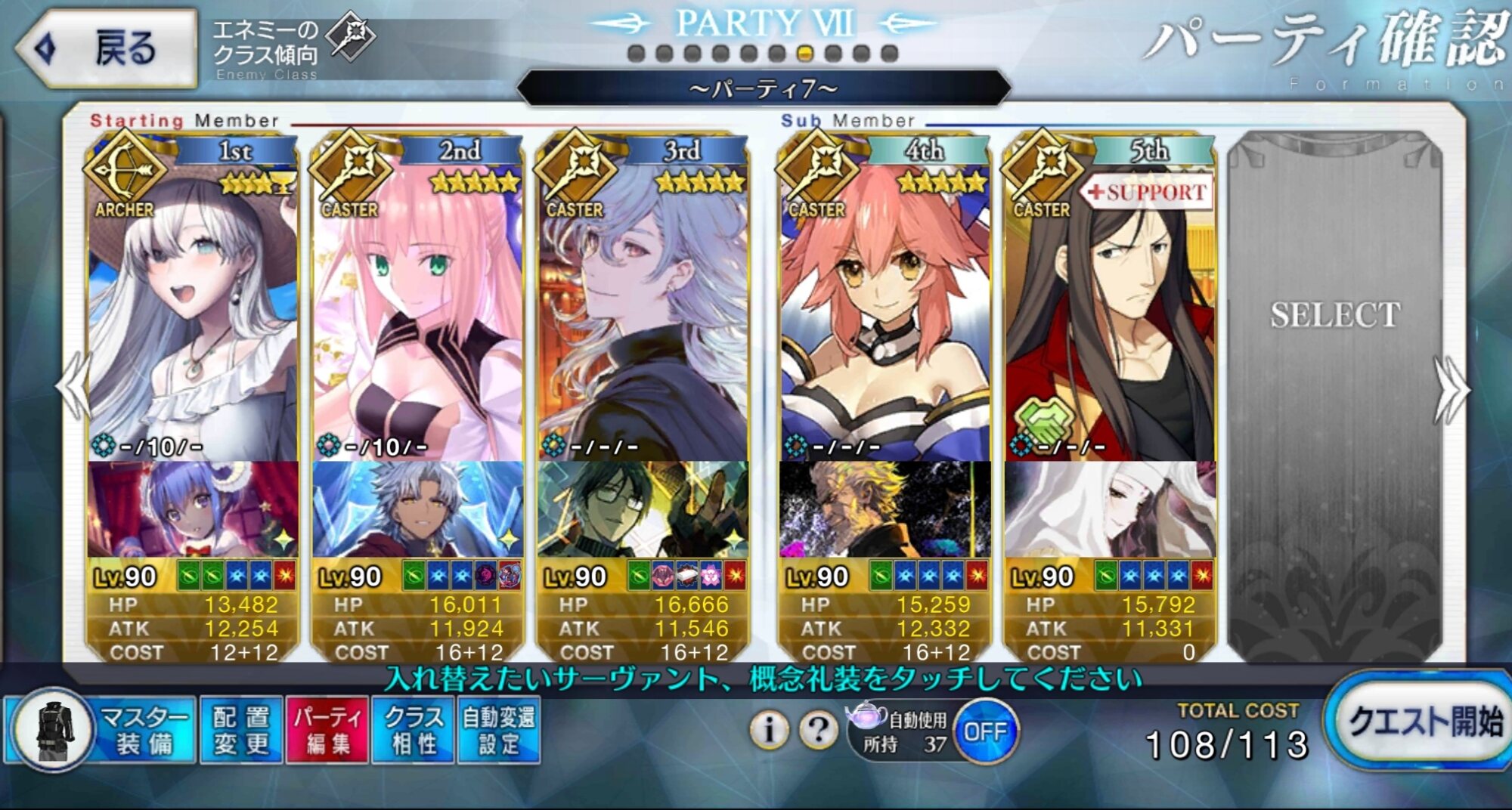Switch to next party with right arrow

pyautogui.click(x=1451, y=390)
